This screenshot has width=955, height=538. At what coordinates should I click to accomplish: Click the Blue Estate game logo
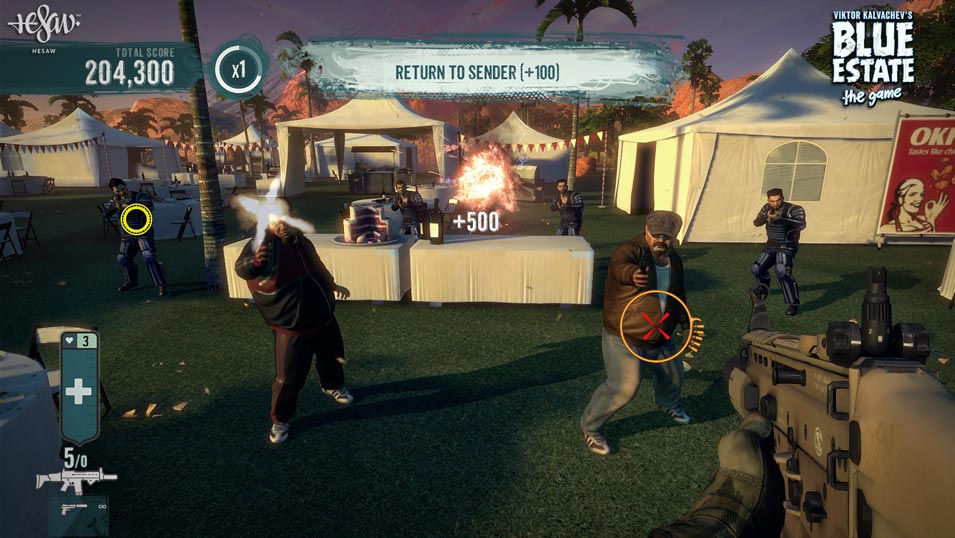[x=871, y=59]
